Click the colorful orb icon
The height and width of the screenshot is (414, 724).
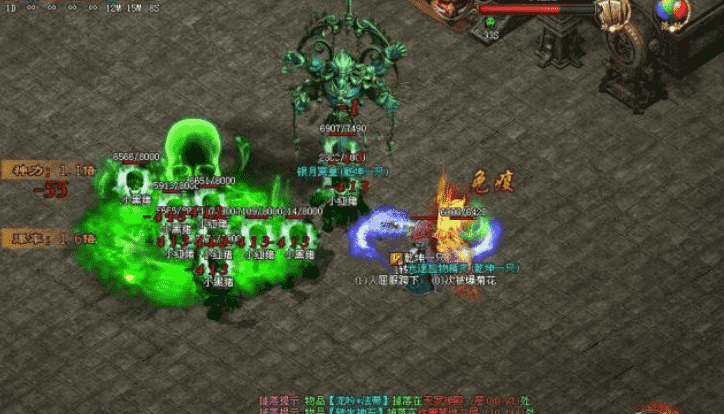671,11
